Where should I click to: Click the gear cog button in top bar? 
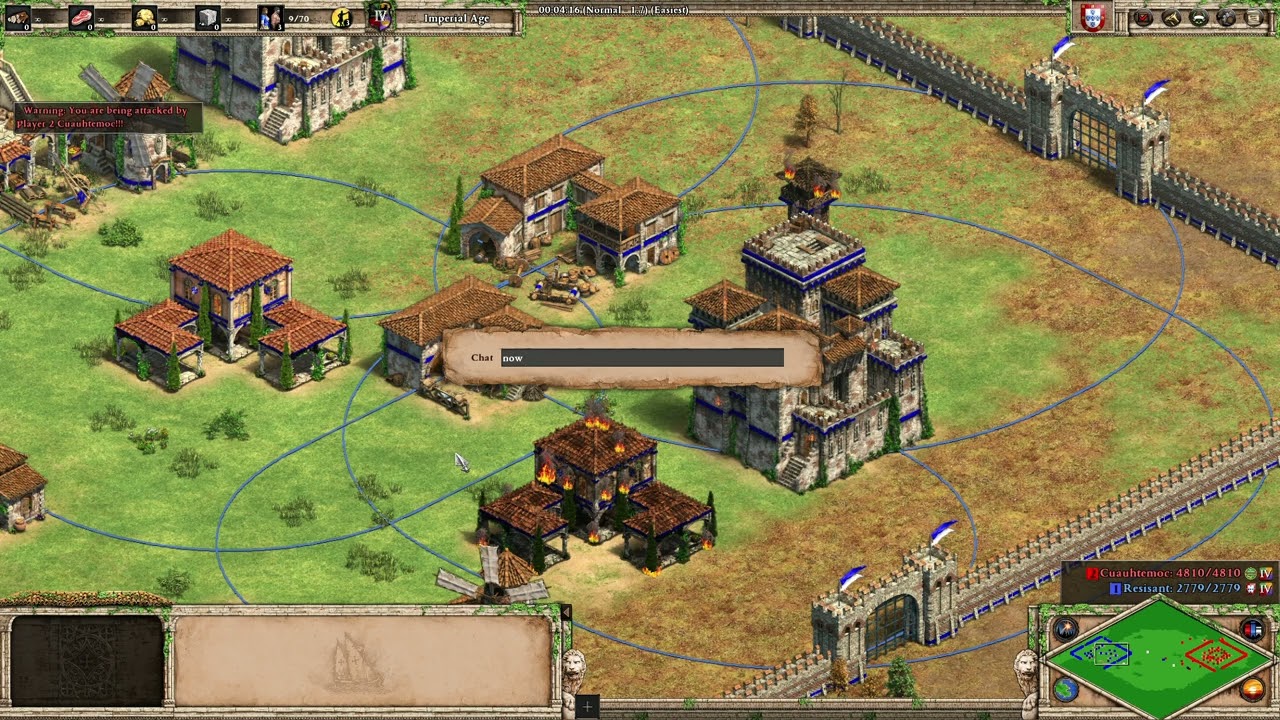(x=1226, y=17)
